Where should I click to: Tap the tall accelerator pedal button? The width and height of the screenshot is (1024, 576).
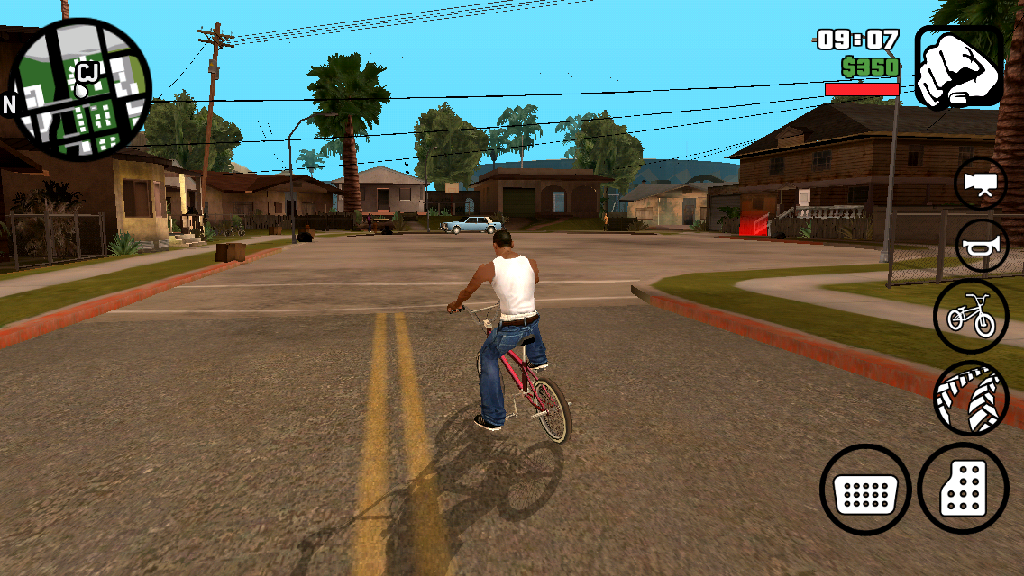964,489
